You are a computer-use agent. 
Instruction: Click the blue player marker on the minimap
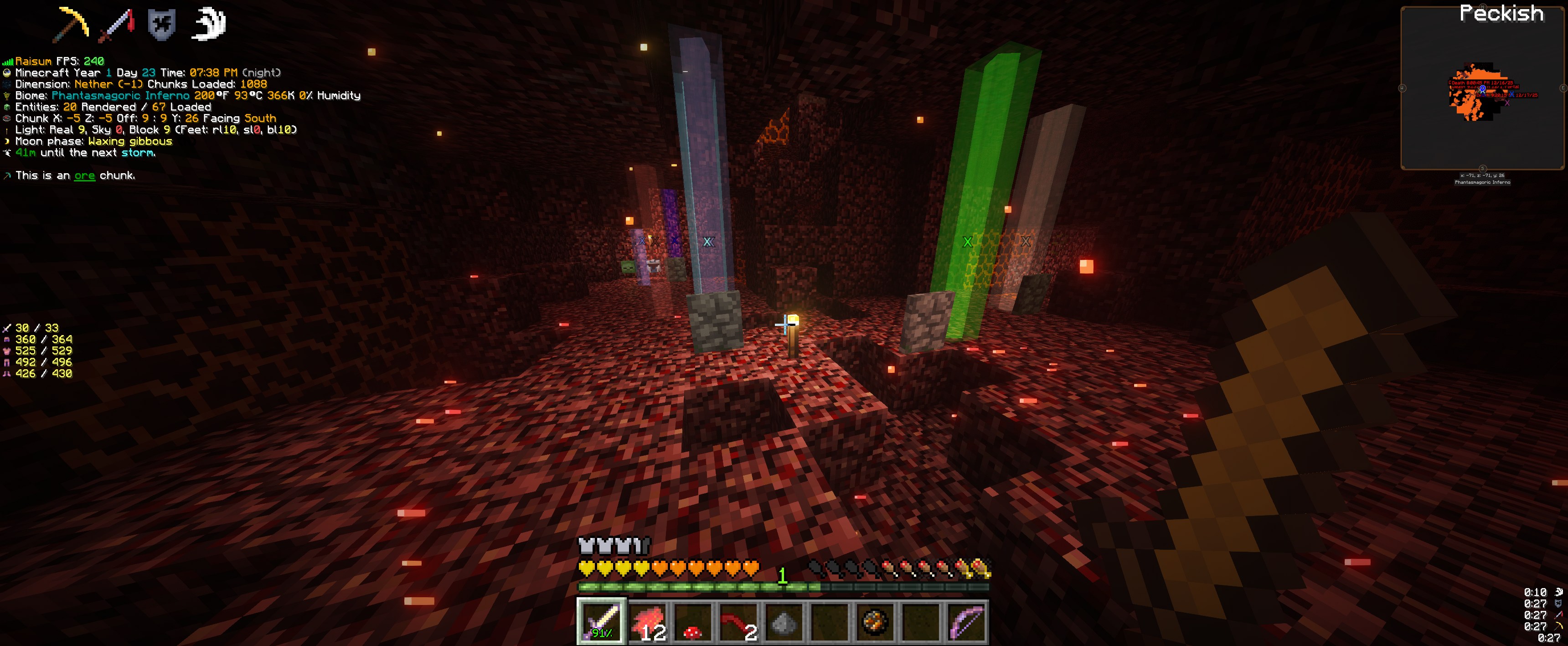1483,89
